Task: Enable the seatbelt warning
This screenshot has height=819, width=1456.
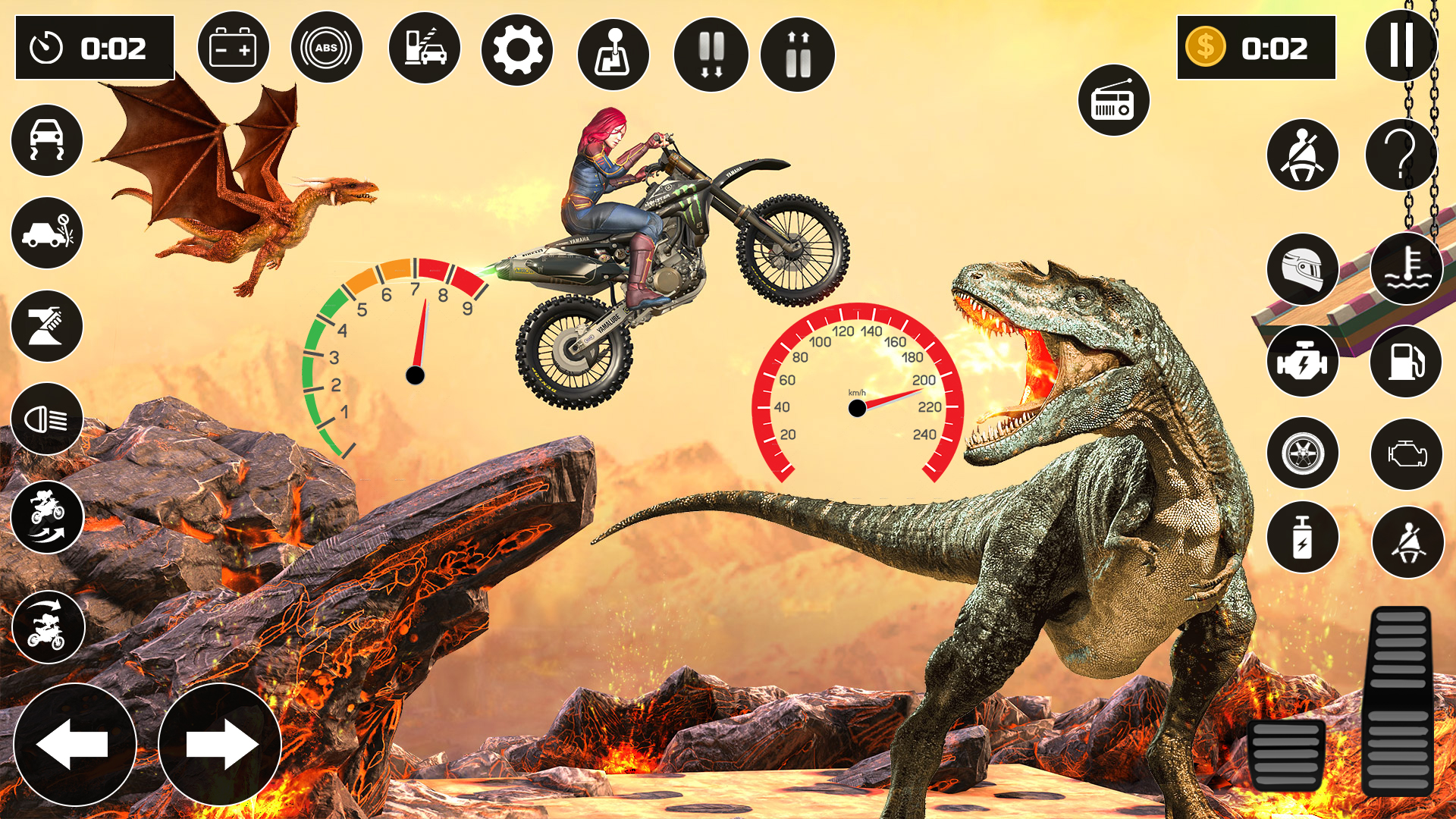Action: click(1302, 154)
